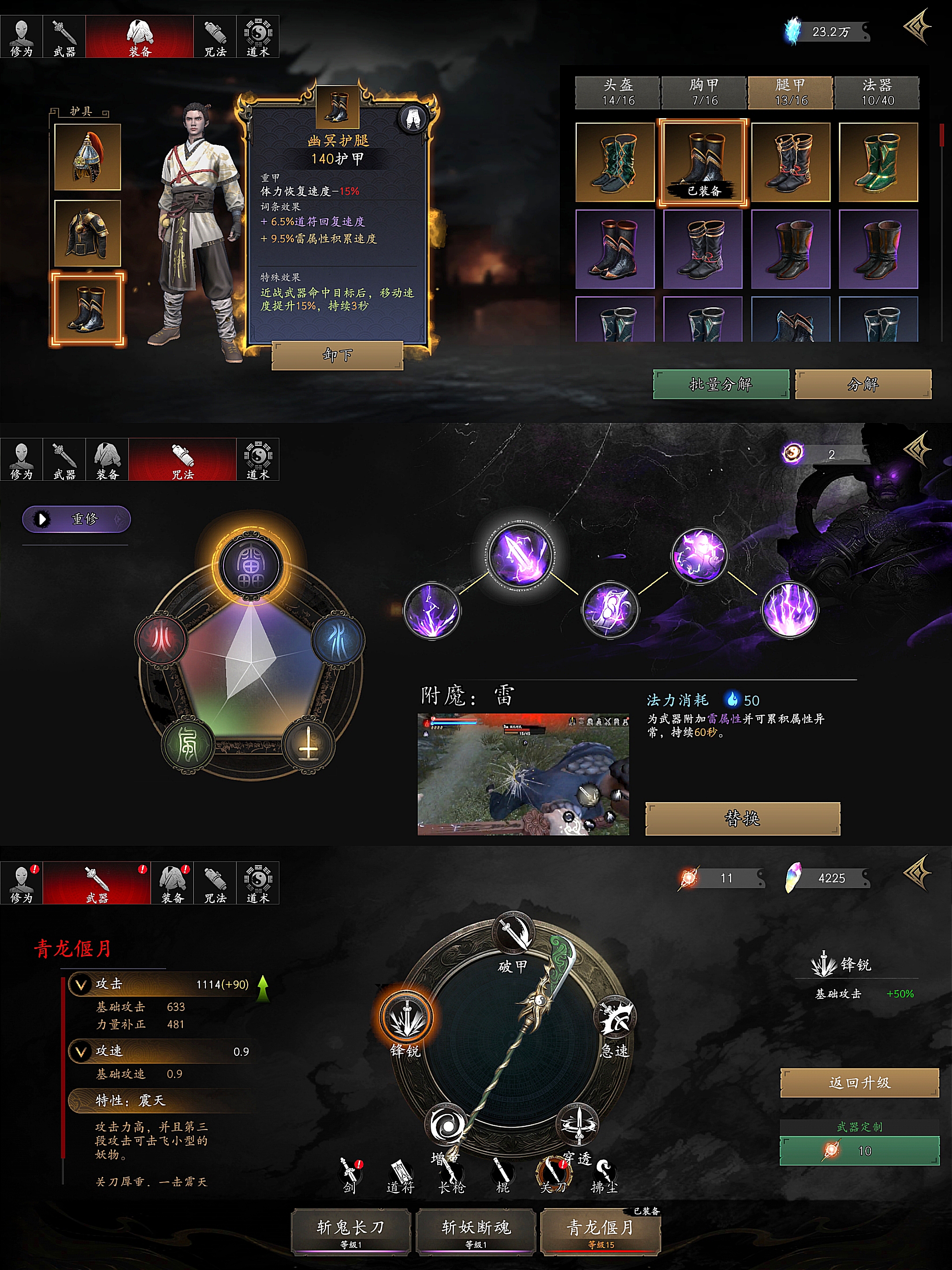
Task: Click the 重修 reset button
Action: click(76, 519)
